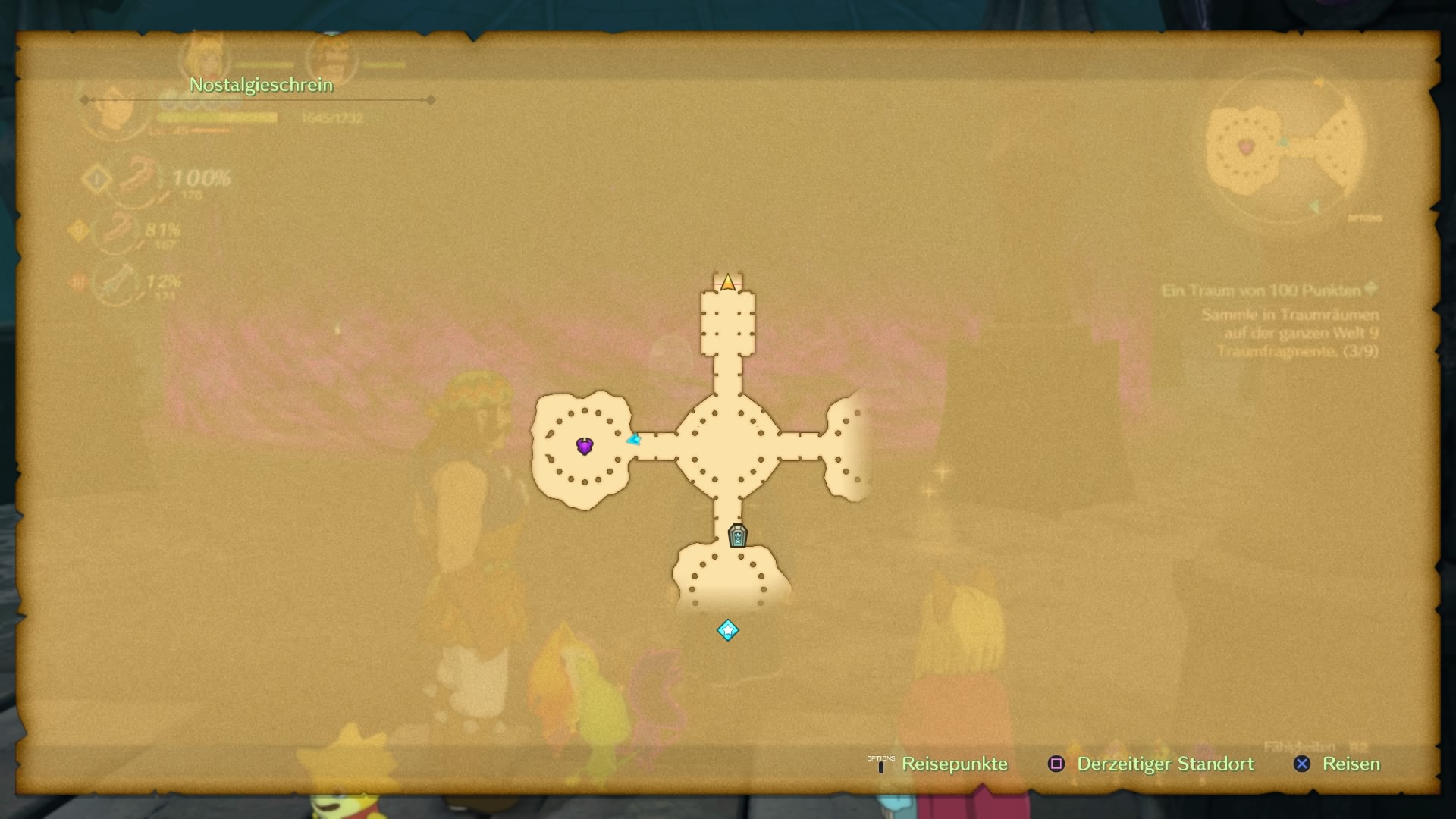Select the orange player arrow marker
Image resolution: width=1456 pixels, height=819 pixels.
click(728, 283)
